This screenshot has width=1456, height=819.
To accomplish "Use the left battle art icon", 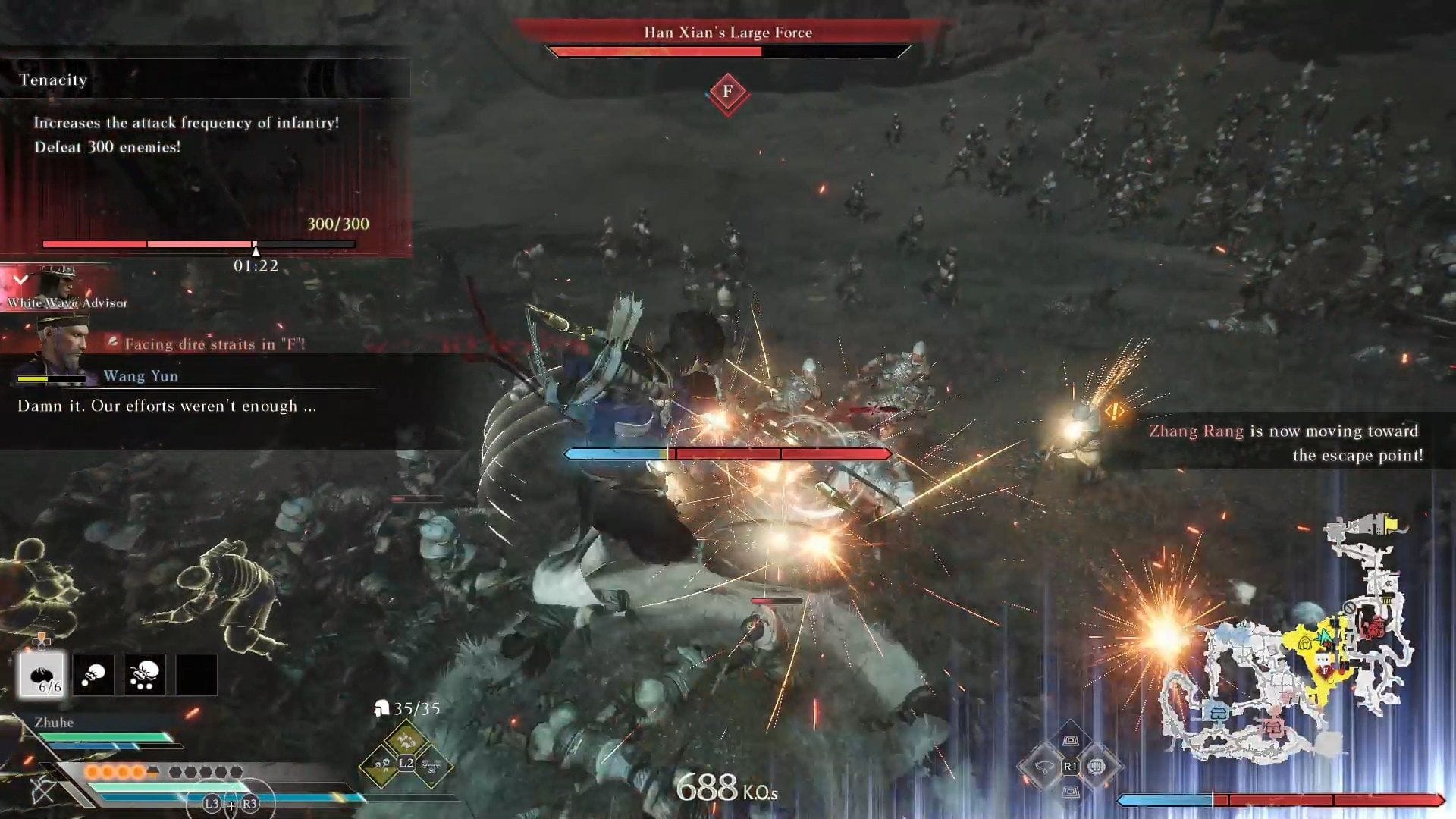I will (x=1045, y=766).
